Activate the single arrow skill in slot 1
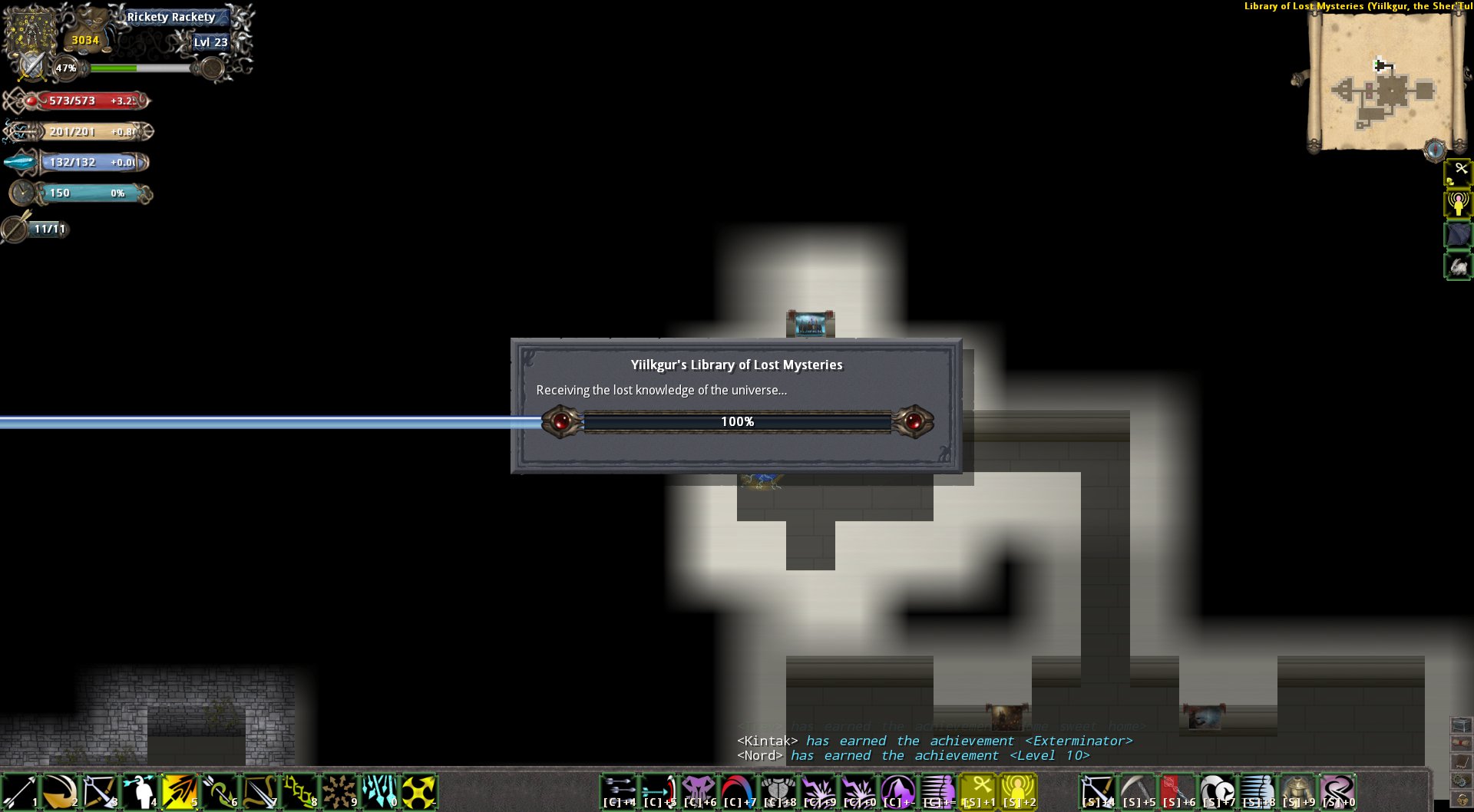 [19, 792]
